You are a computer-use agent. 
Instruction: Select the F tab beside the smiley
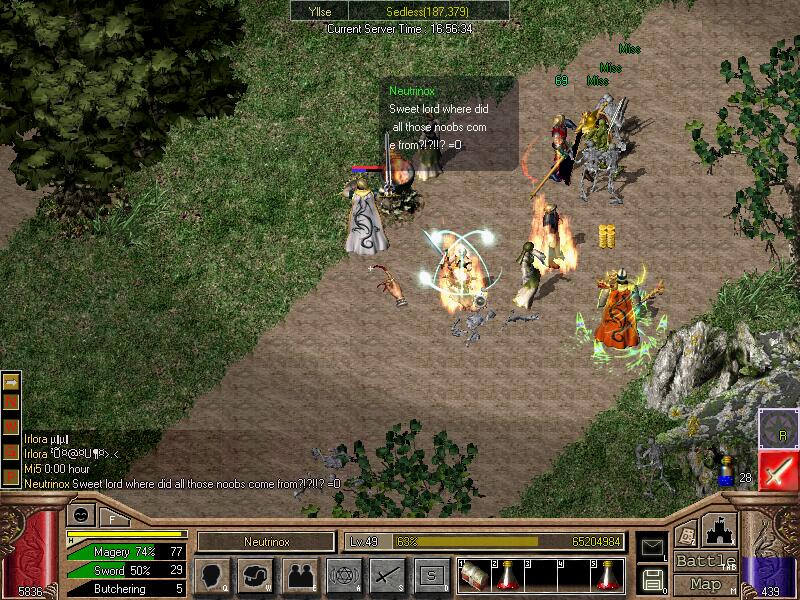click(x=112, y=518)
